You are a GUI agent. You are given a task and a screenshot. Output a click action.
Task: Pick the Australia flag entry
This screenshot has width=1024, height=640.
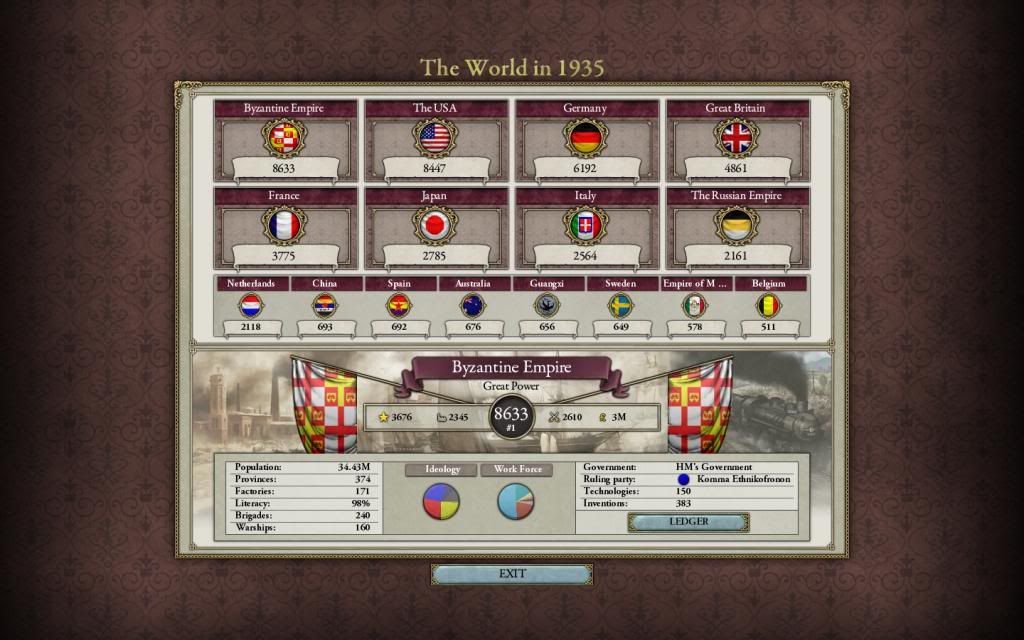(x=473, y=306)
